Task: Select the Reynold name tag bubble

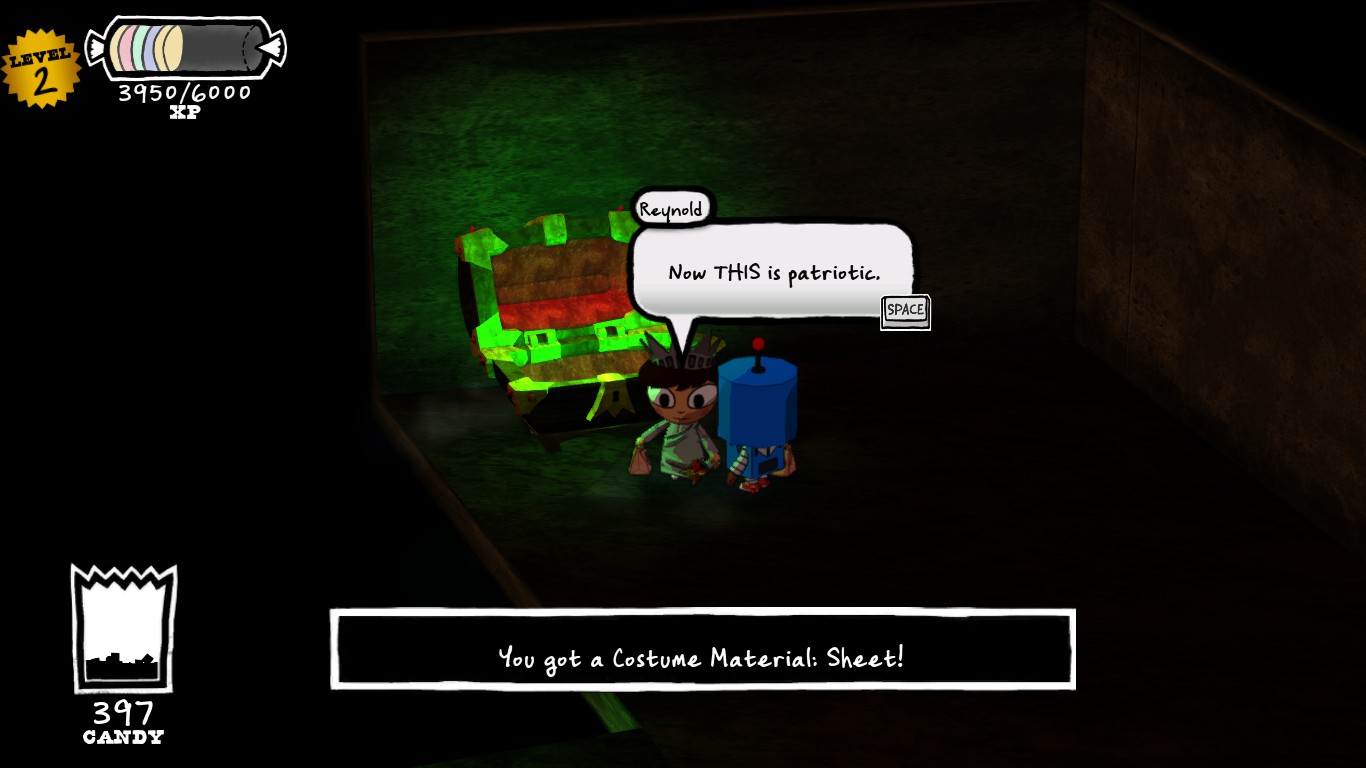Action: click(672, 208)
